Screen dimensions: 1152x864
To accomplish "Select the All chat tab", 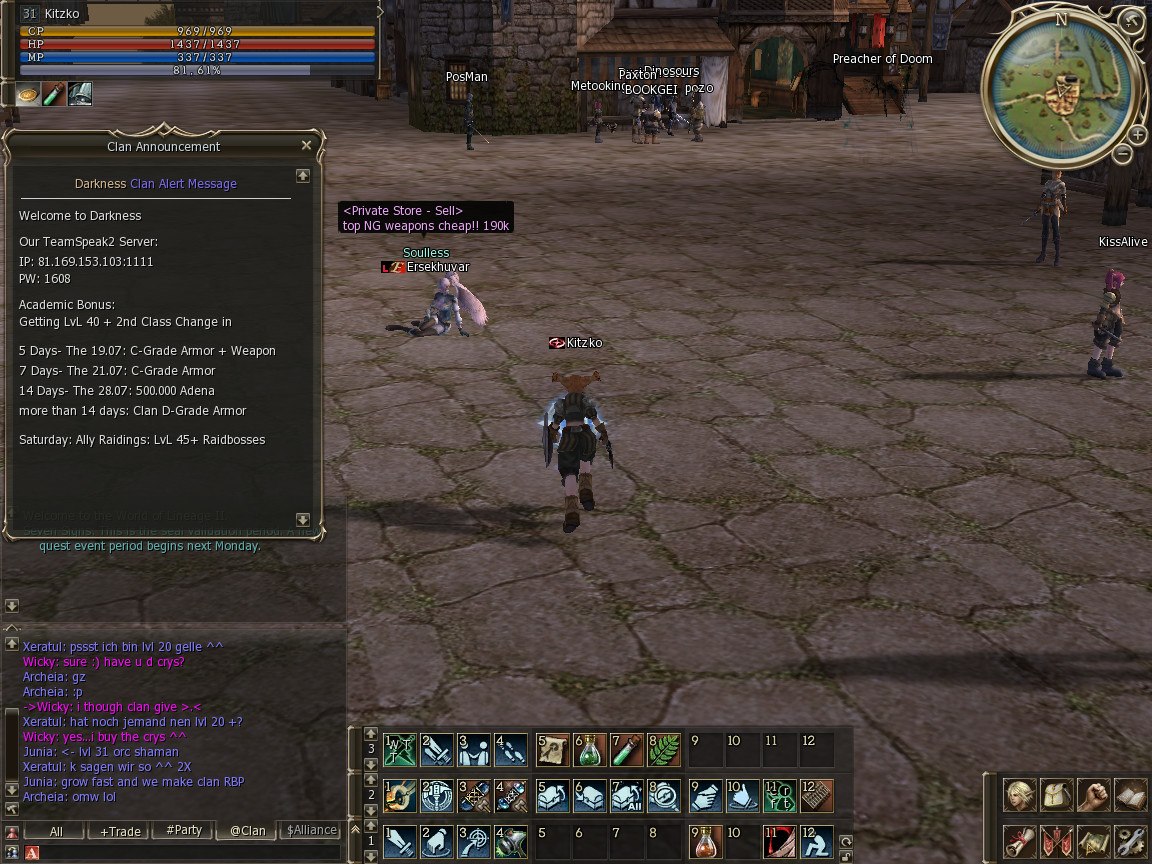I will tap(56, 831).
